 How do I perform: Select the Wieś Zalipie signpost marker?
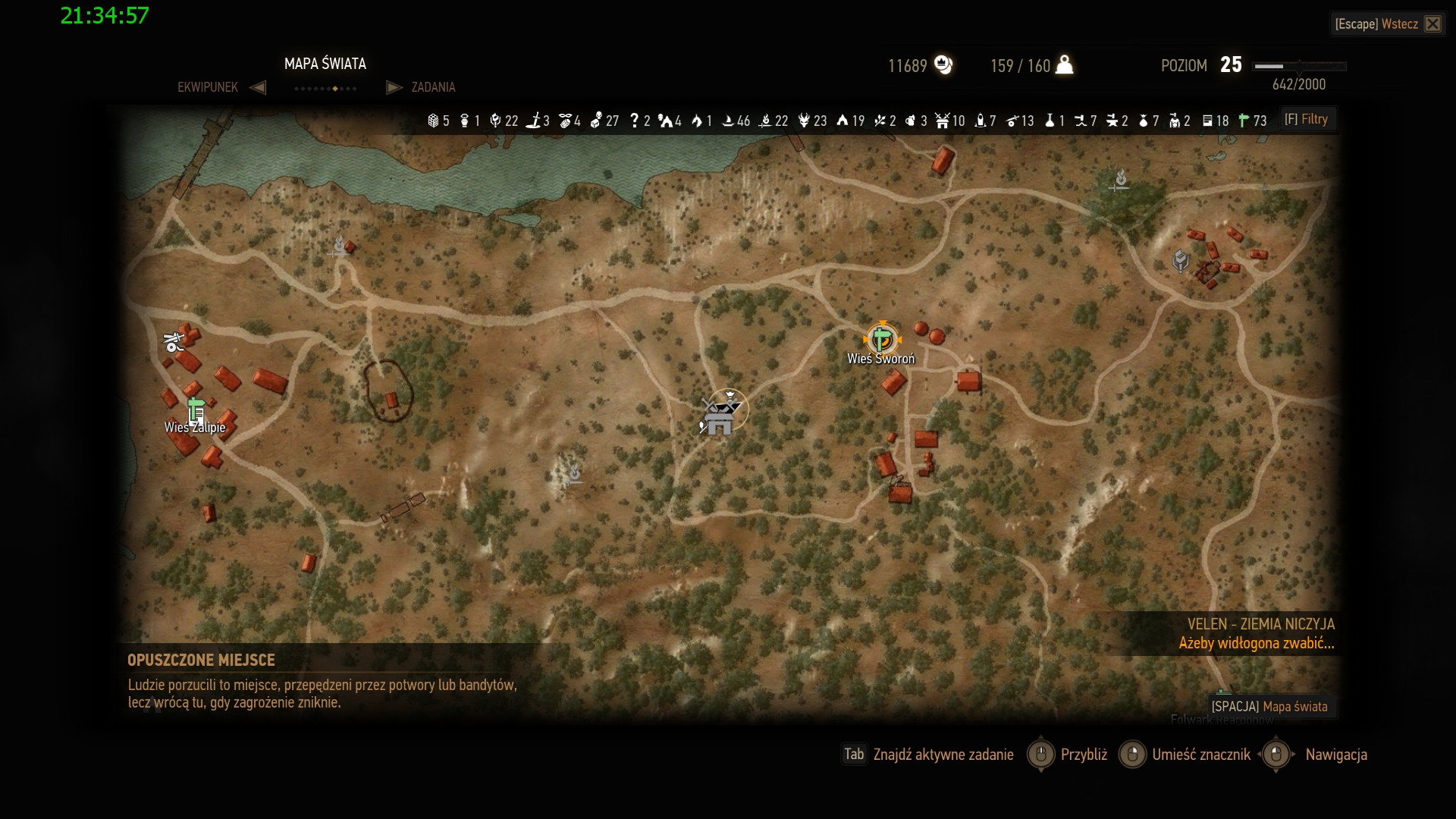(x=196, y=409)
